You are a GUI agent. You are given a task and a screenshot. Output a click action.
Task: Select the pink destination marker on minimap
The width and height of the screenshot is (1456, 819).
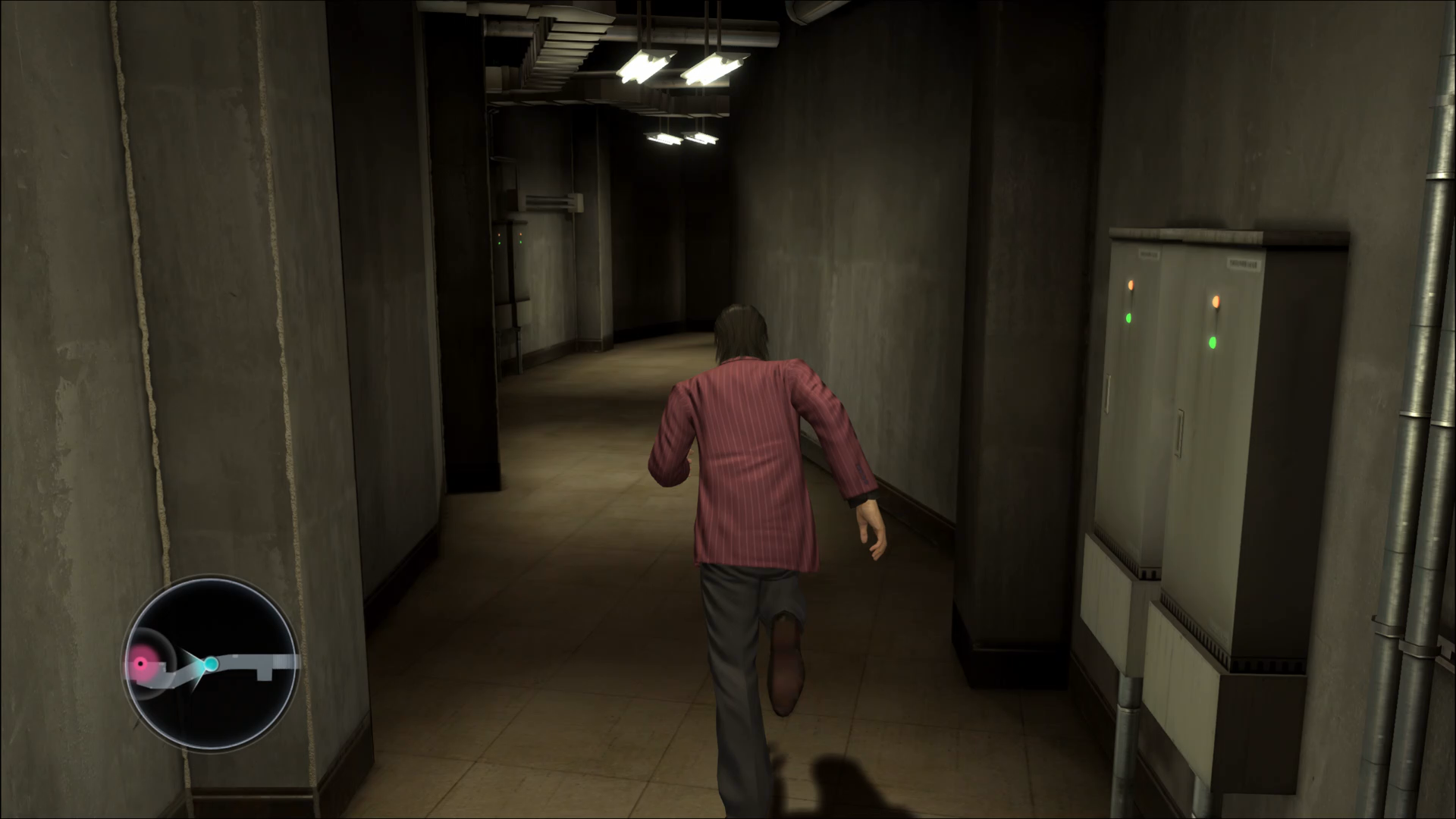pos(141,665)
